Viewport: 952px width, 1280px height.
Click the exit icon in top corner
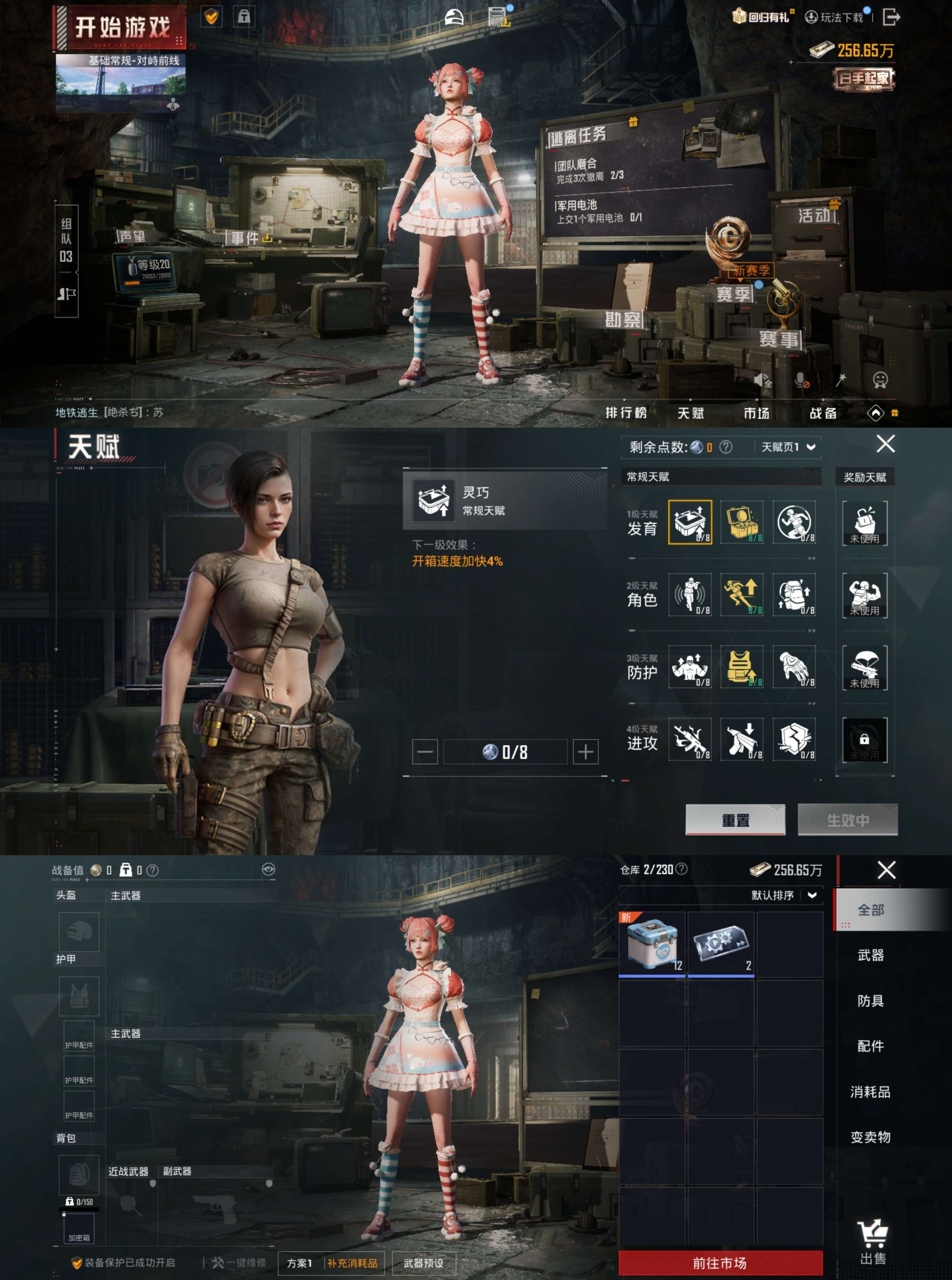point(890,17)
